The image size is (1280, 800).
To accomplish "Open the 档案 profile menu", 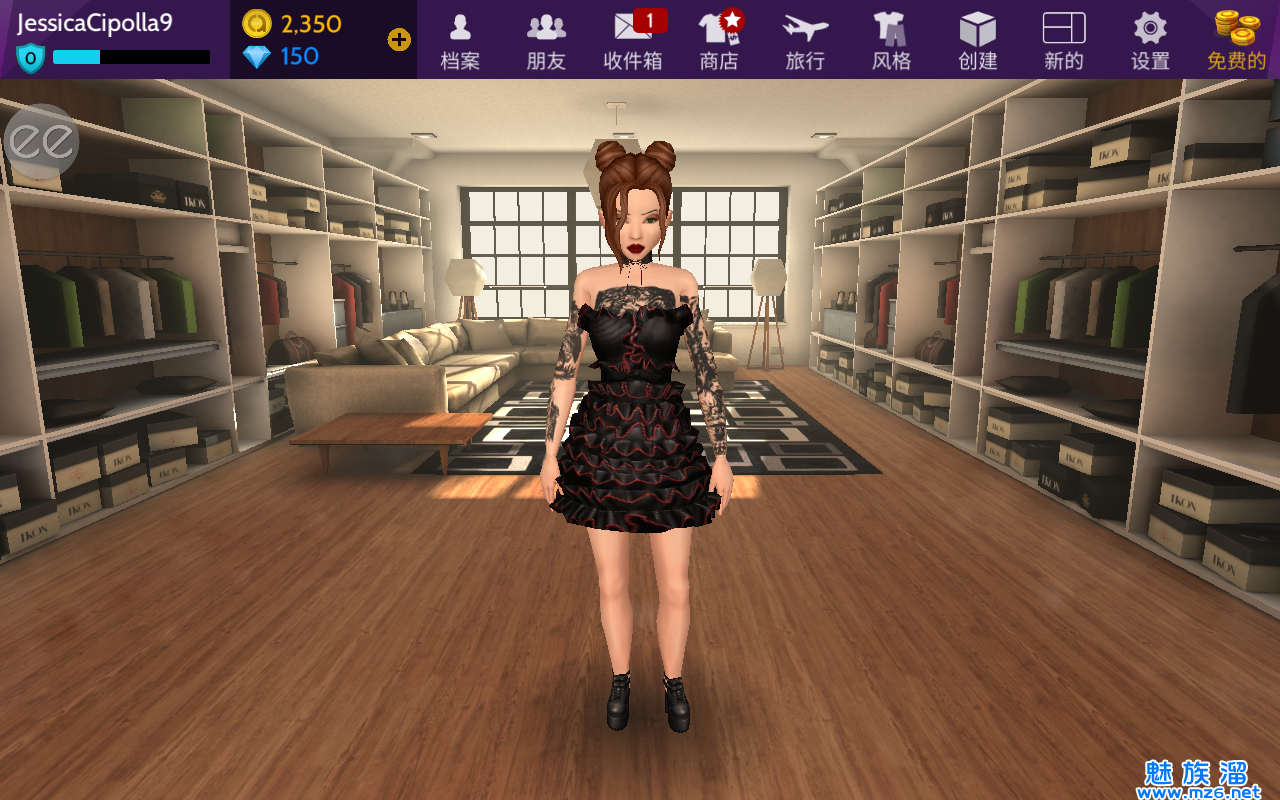I will (460, 40).
